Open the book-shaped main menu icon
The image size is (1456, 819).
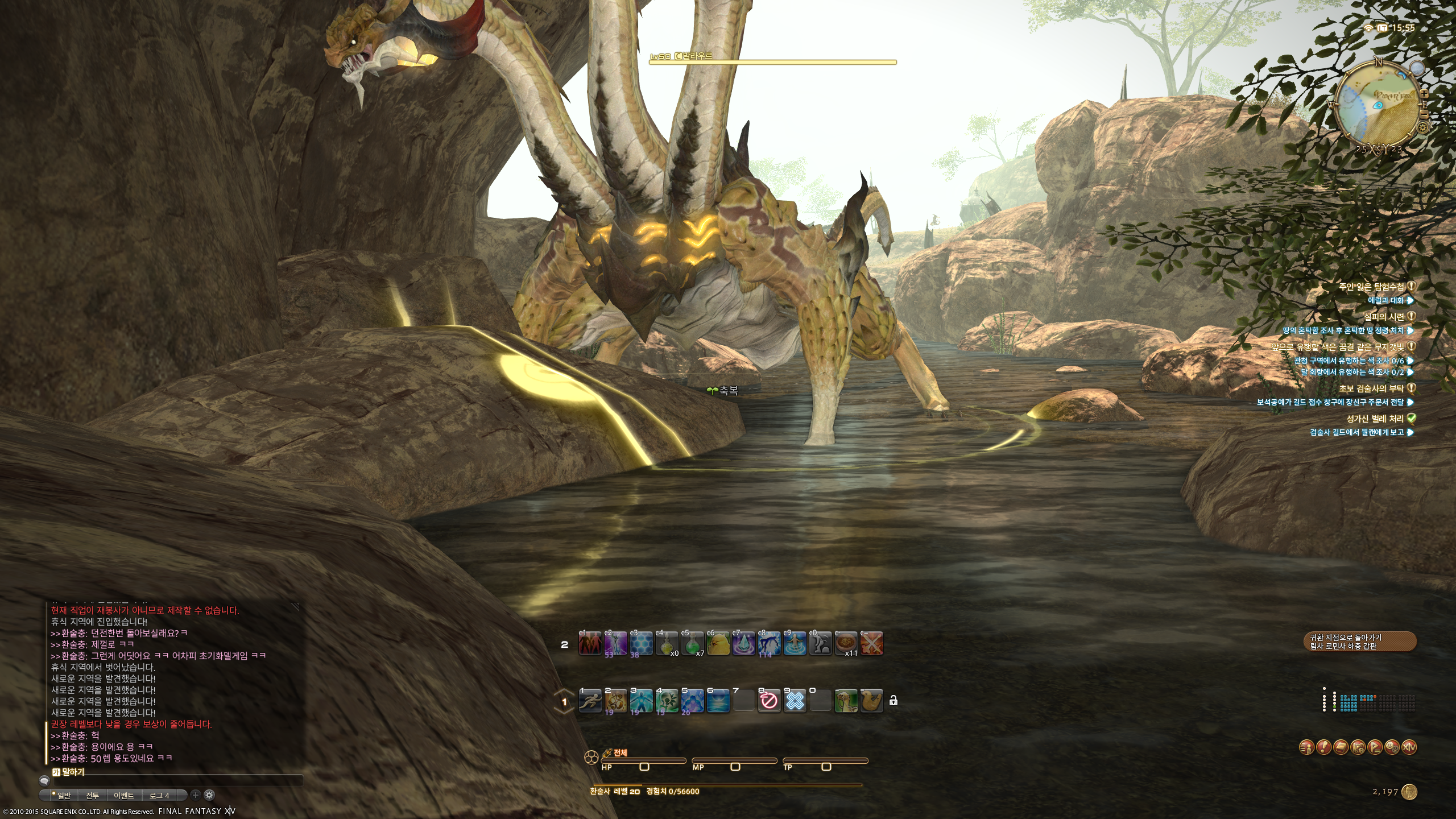1341,747
